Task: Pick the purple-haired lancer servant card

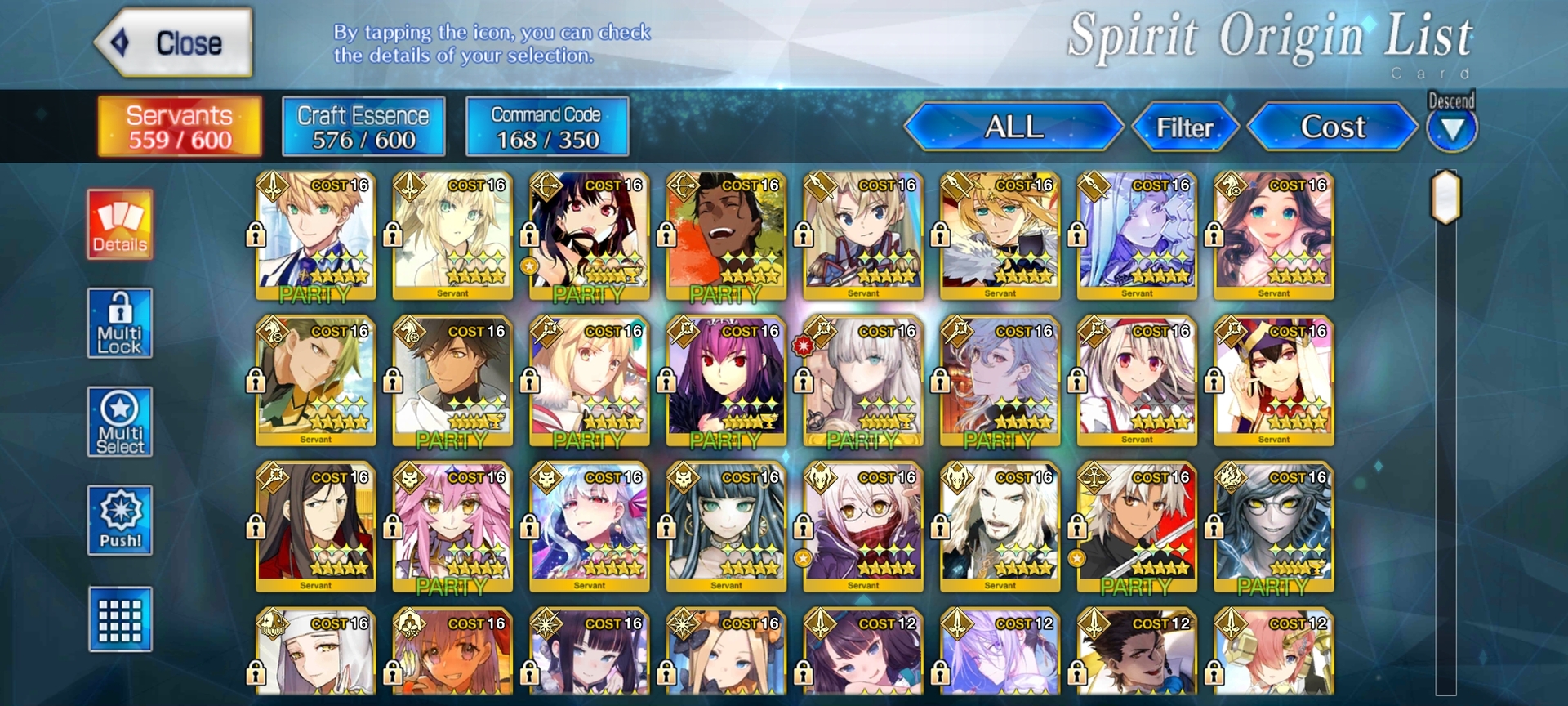Action: (726, 382)
